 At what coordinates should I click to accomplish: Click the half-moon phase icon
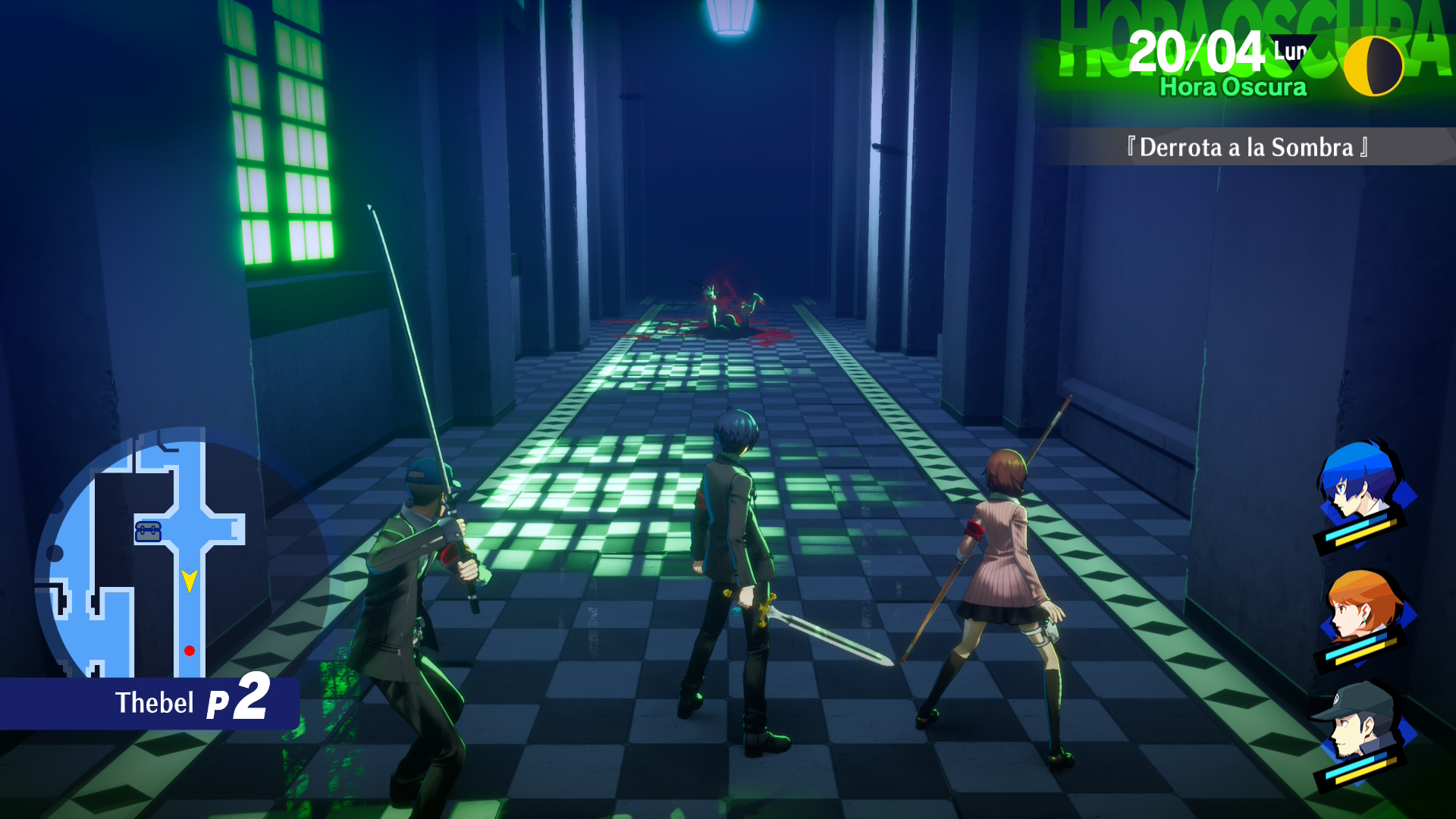[x=1373, y=66]
